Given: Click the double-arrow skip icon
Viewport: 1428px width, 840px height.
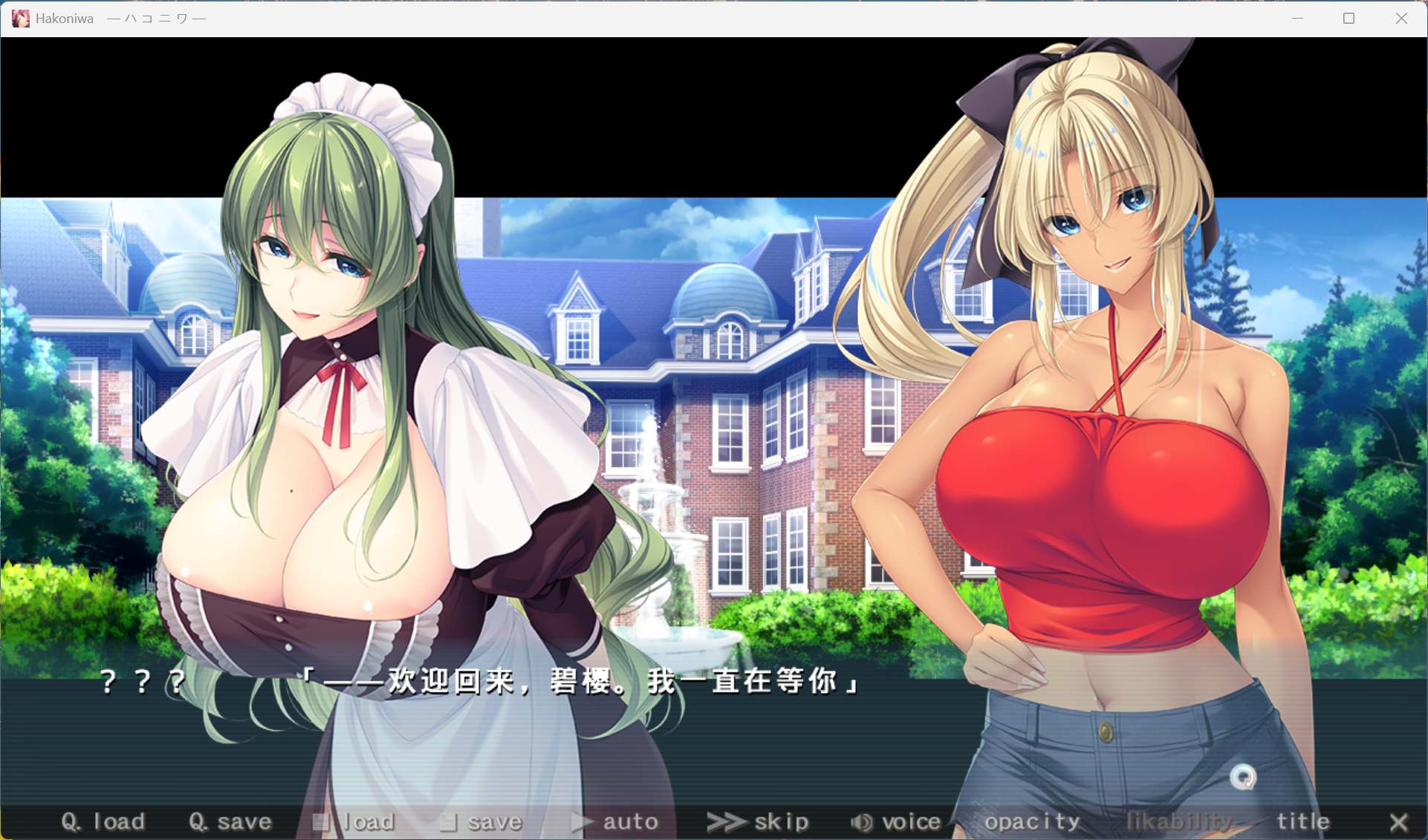Looking at the screenshot, I should click(x=724, y=821).
